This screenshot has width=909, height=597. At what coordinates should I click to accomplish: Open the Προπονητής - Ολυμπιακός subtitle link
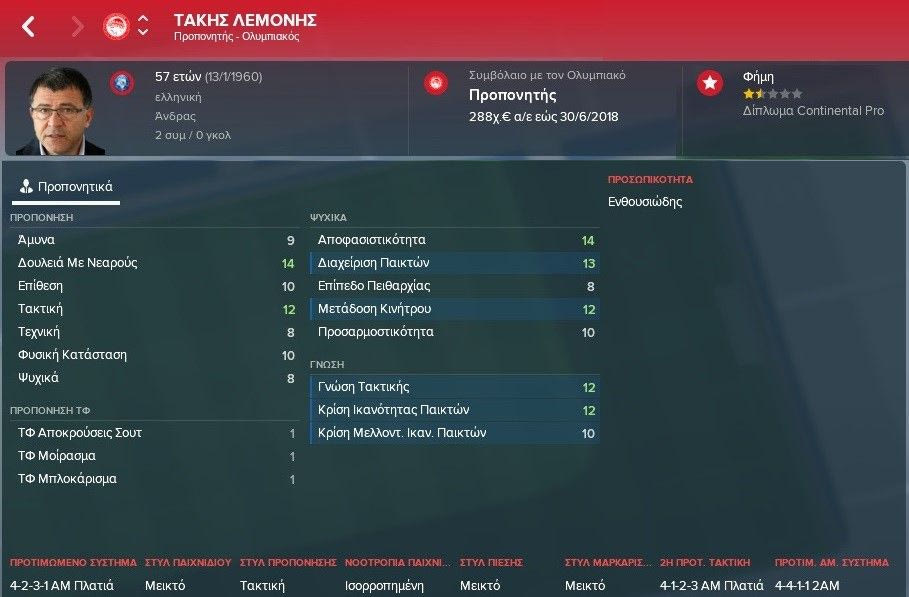coord(236,37)
